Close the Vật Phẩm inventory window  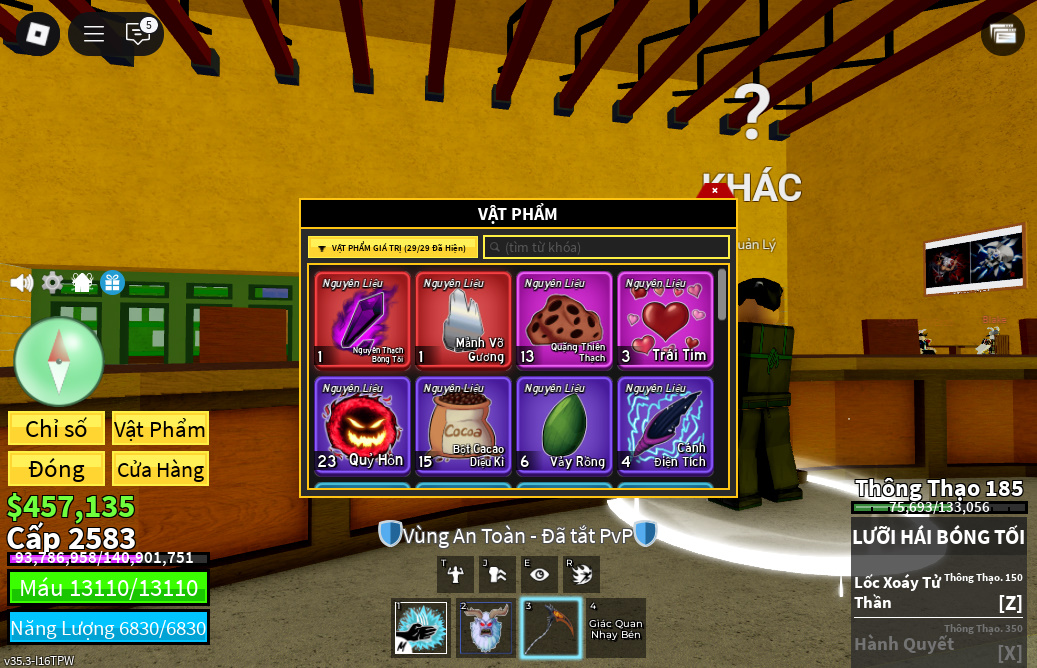pyautogui.click(x=715, y=190)
